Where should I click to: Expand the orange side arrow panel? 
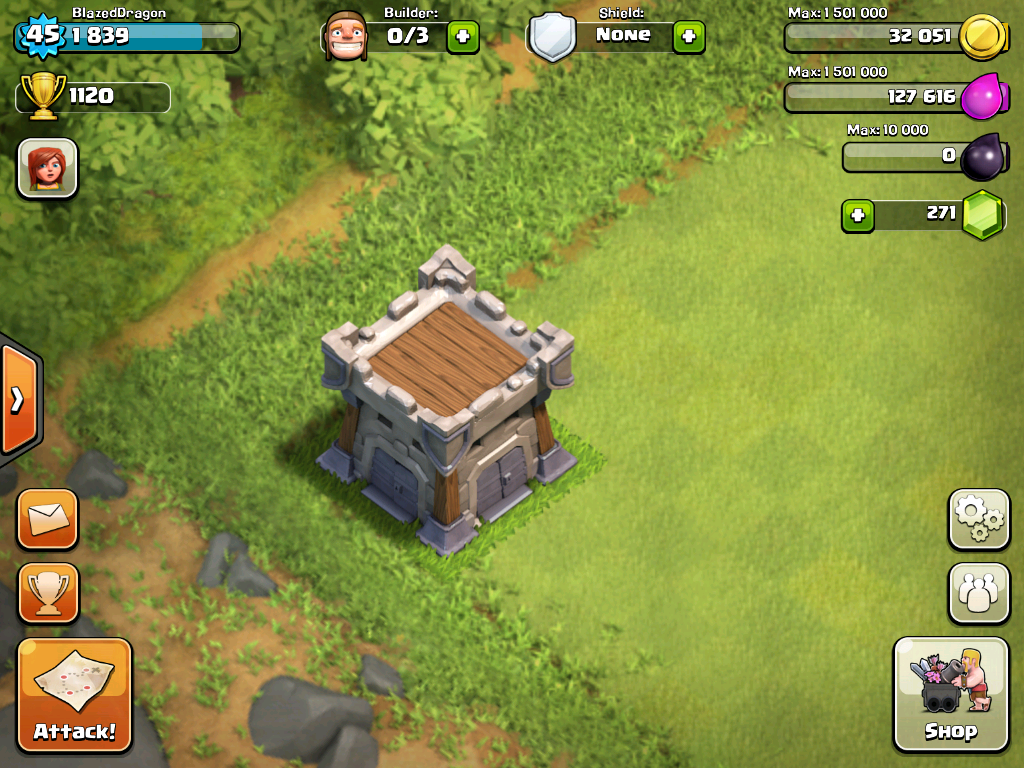[x=18, y=400]
